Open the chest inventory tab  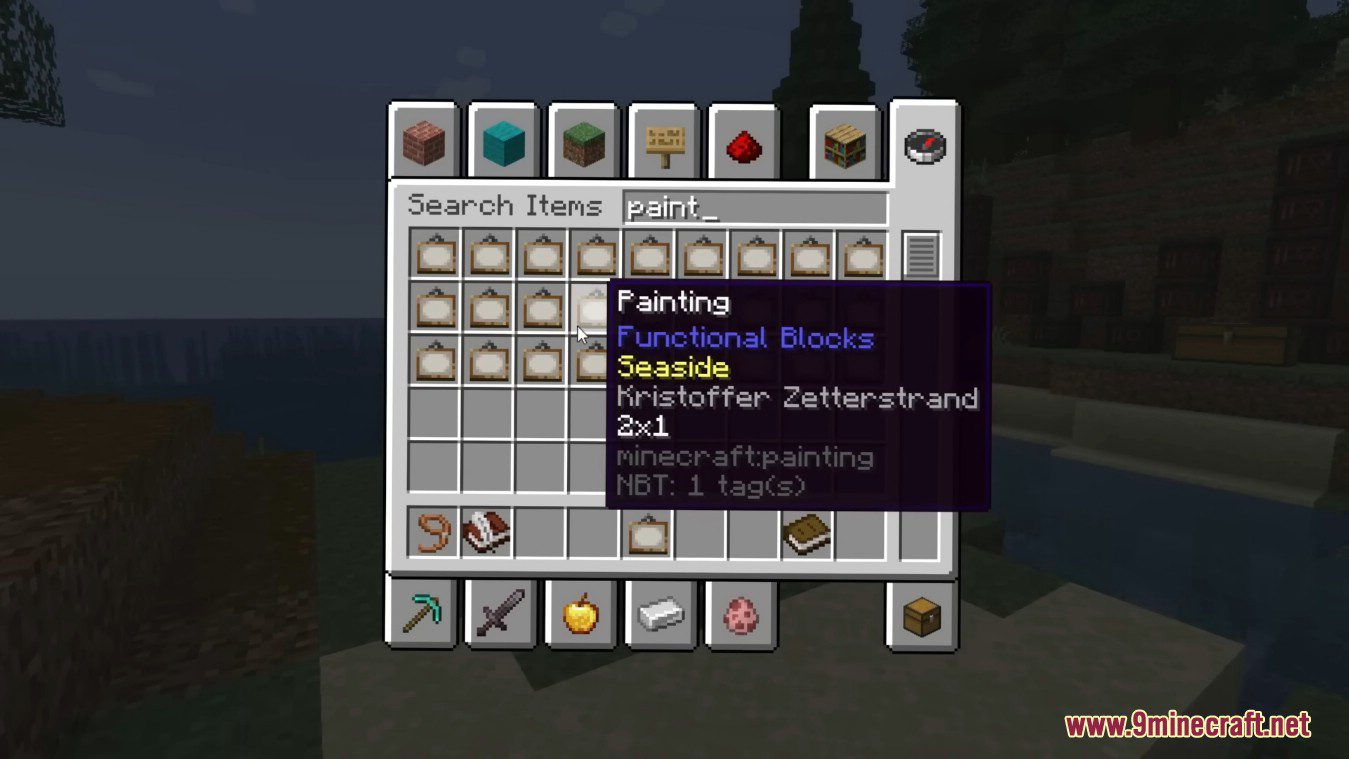coord(924,616)
